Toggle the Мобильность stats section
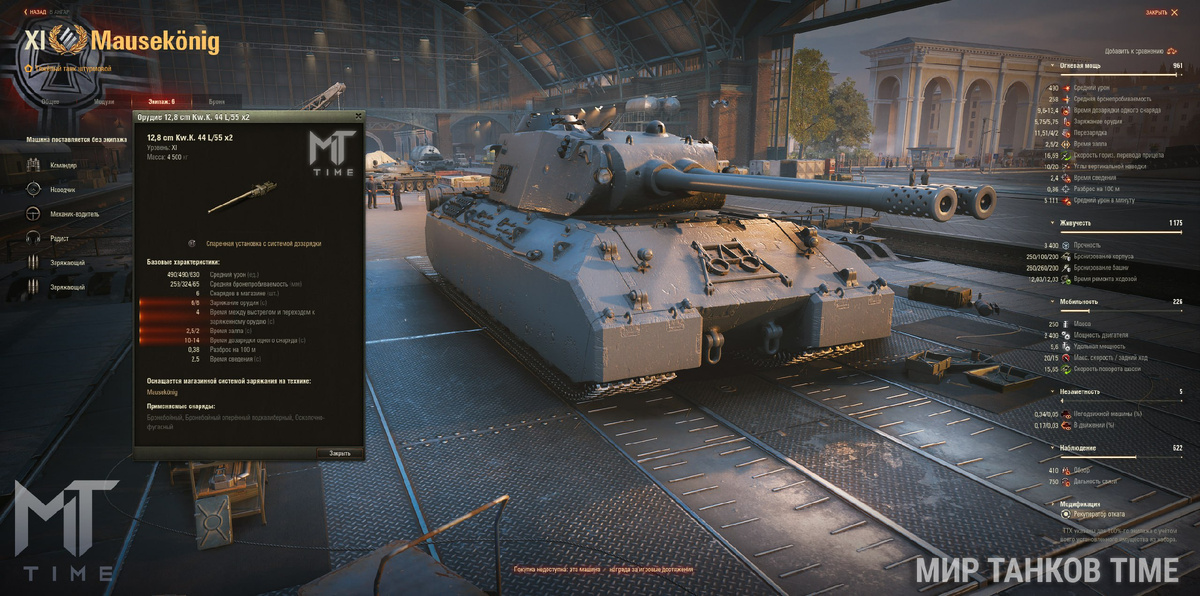The width and height of the screenshot is (1200, 596). coord(1052,301)
